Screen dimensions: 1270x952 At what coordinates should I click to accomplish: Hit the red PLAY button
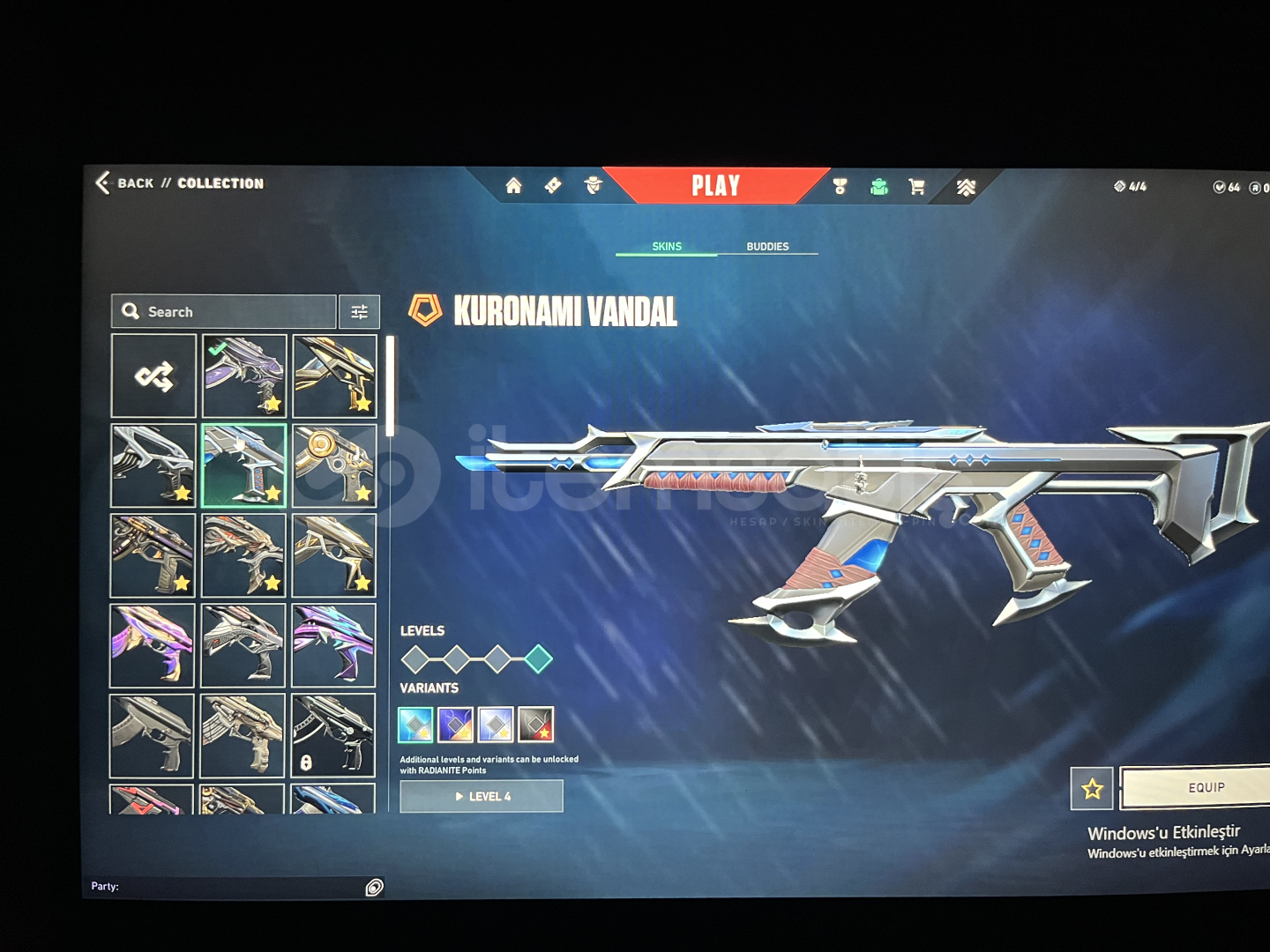coord(715,185)
